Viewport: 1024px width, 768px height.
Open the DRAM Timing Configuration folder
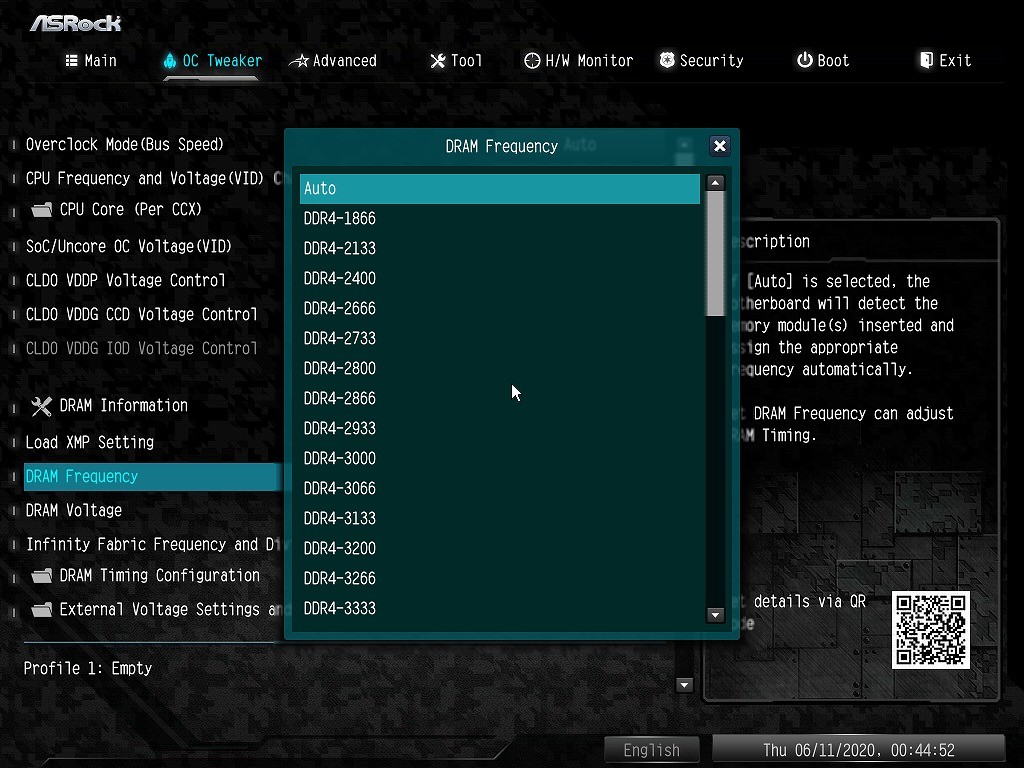point(158,576)
